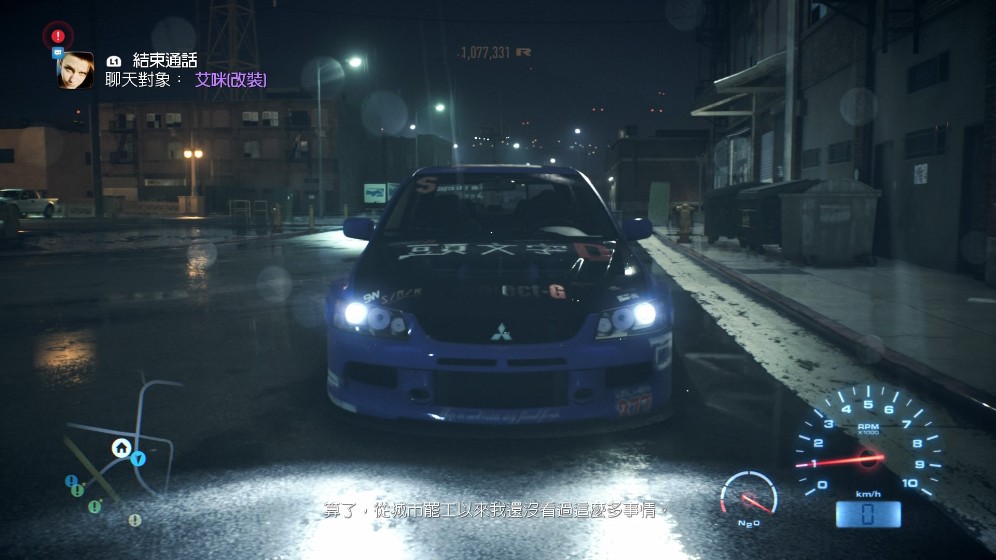
Task: Click the red exclamation alert icon
Action: pos(58,36)
